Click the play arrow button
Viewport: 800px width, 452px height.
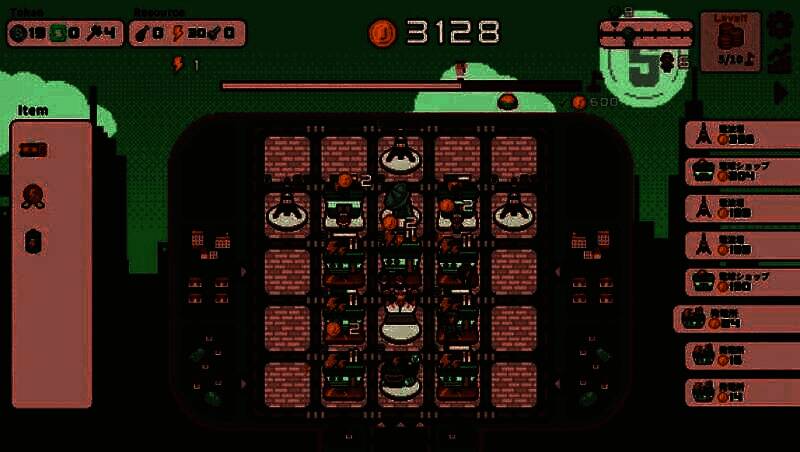pyautogui.click(x=781, y=92)
